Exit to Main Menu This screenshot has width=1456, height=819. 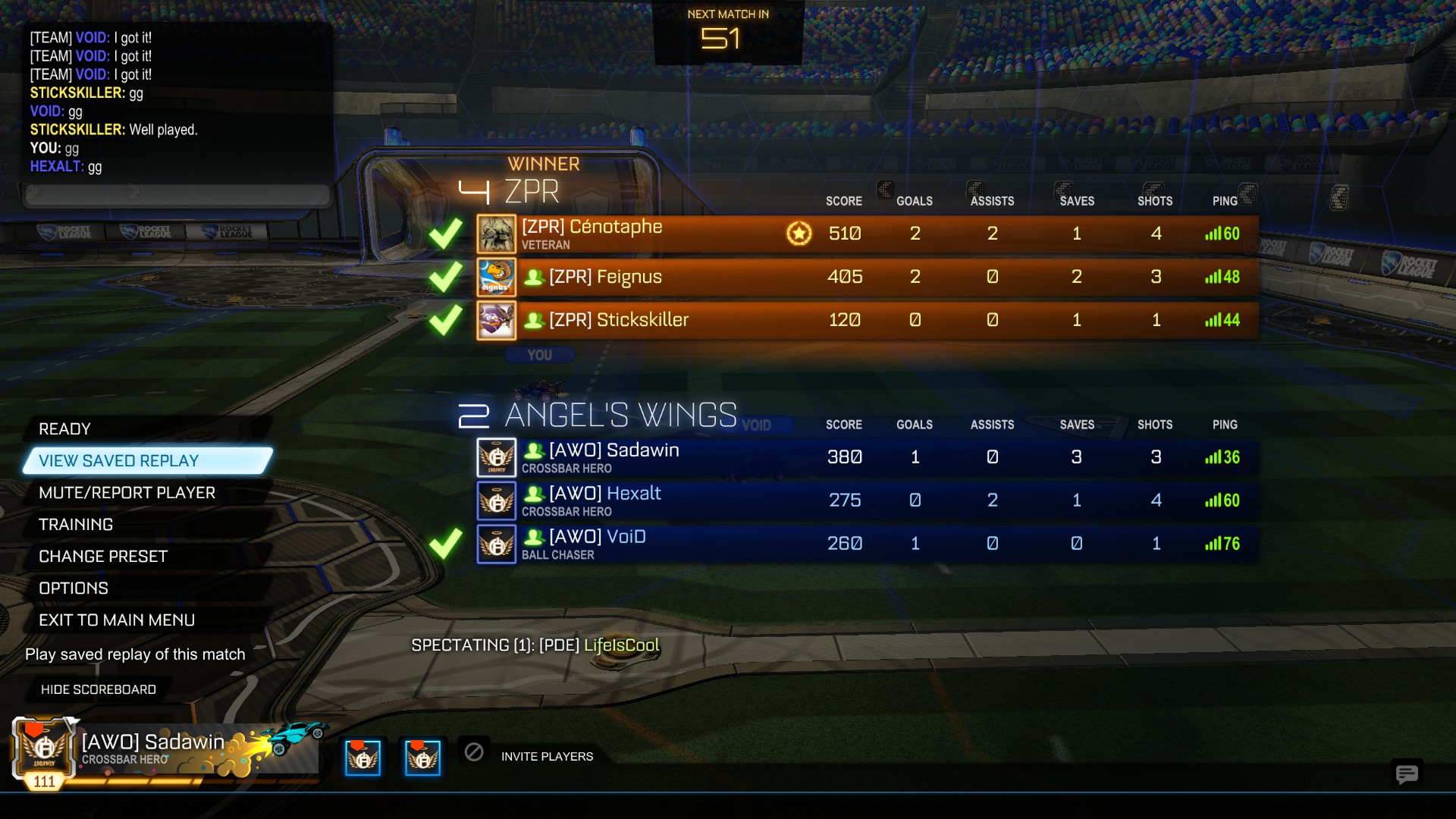pos(117,620)
